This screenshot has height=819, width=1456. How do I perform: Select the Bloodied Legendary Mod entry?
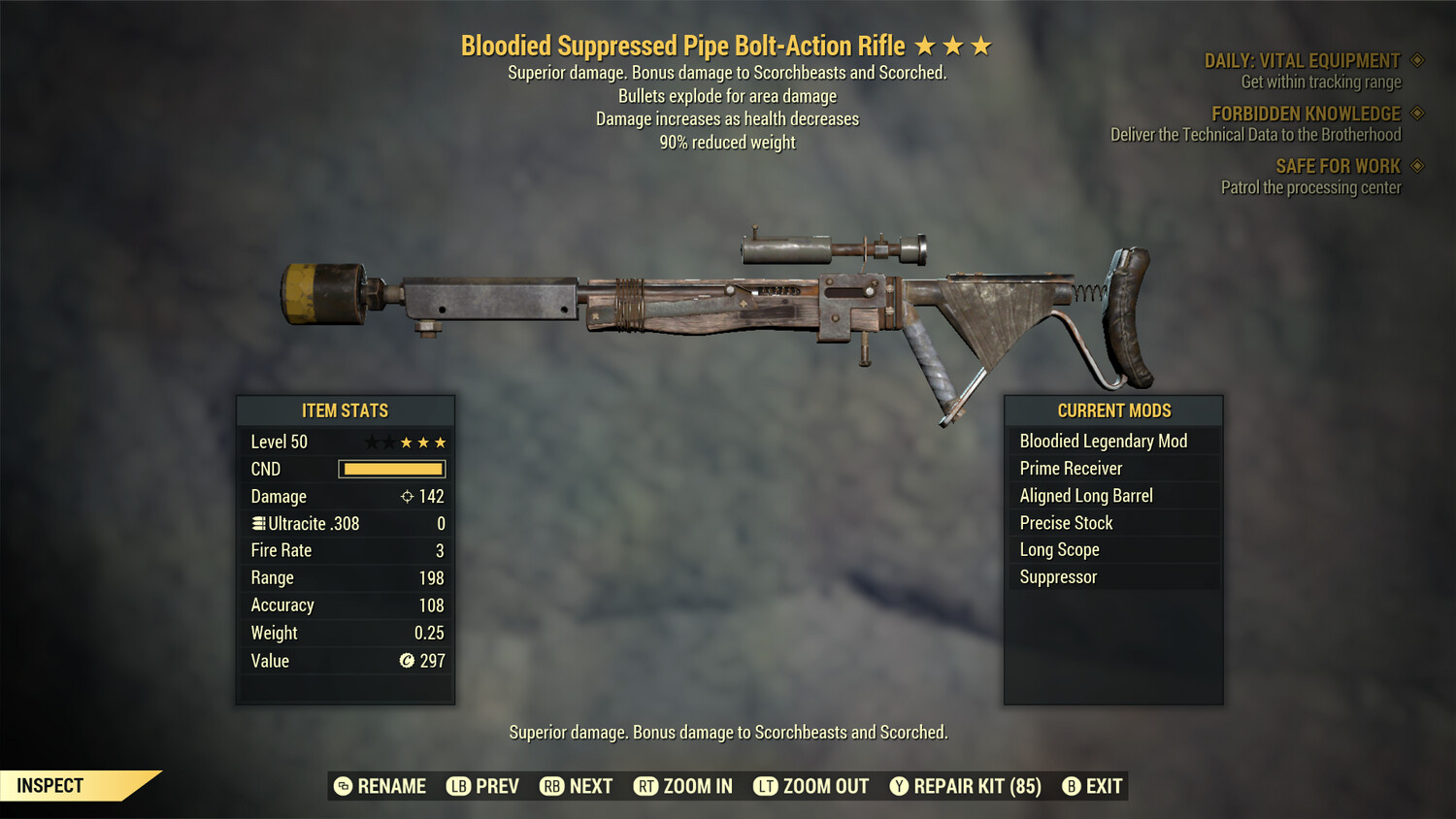click(1103, 441)
